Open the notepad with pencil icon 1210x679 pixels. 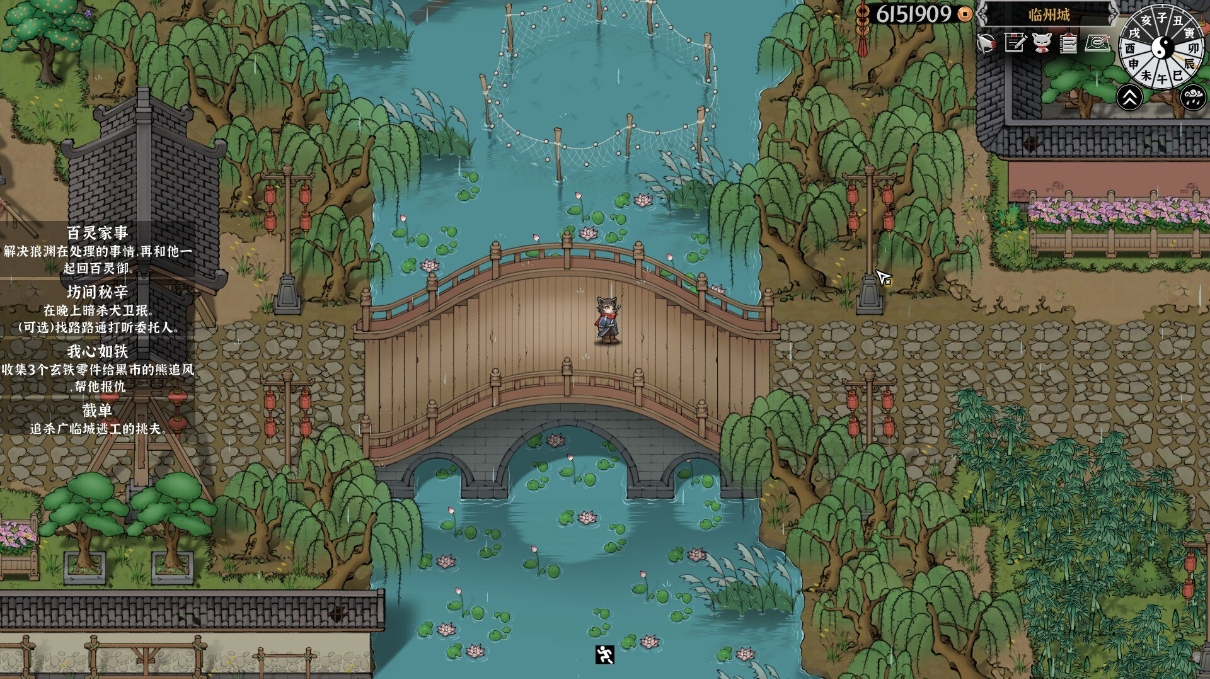1015,43
